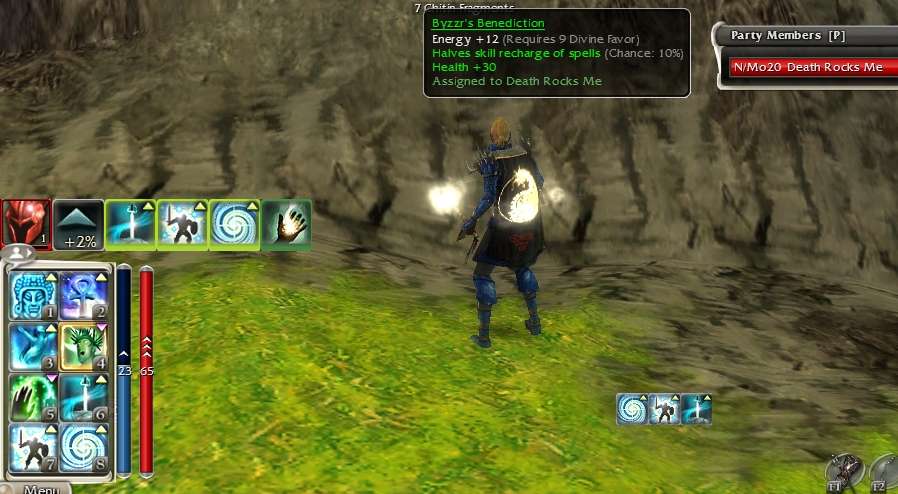Click the Party Members [P] header

(788, 35)
